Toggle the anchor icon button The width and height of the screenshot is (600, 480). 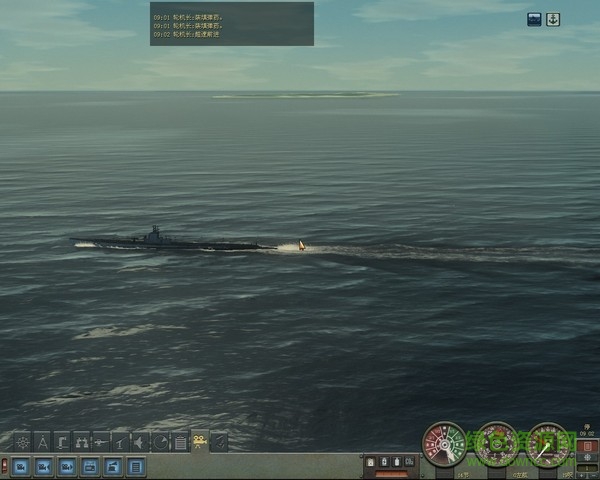click(553, 19)
